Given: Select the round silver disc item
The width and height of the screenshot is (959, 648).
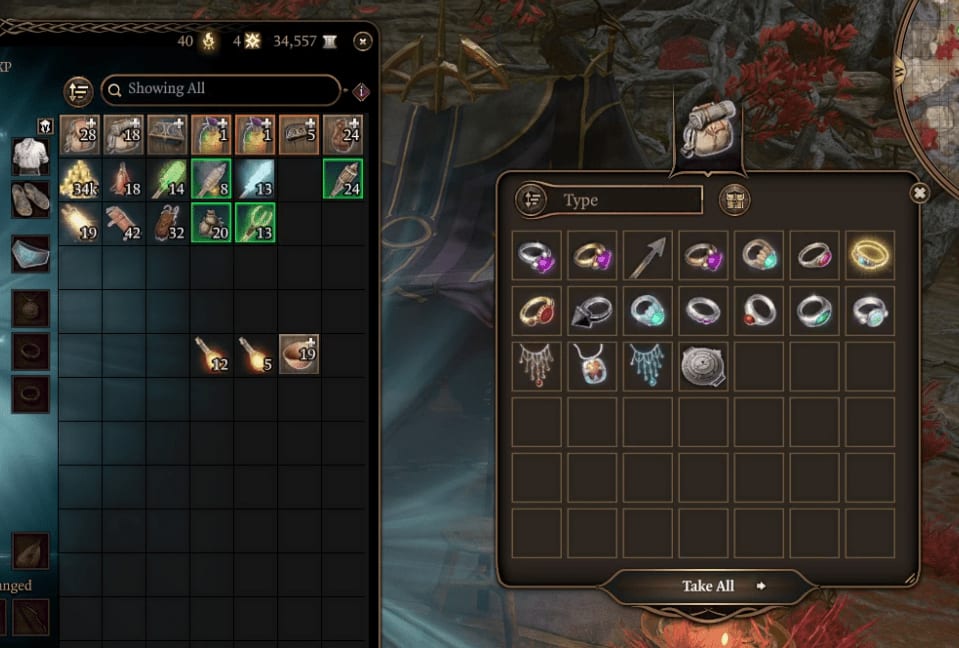Looking at the screenshot, I should coord(702,366).
